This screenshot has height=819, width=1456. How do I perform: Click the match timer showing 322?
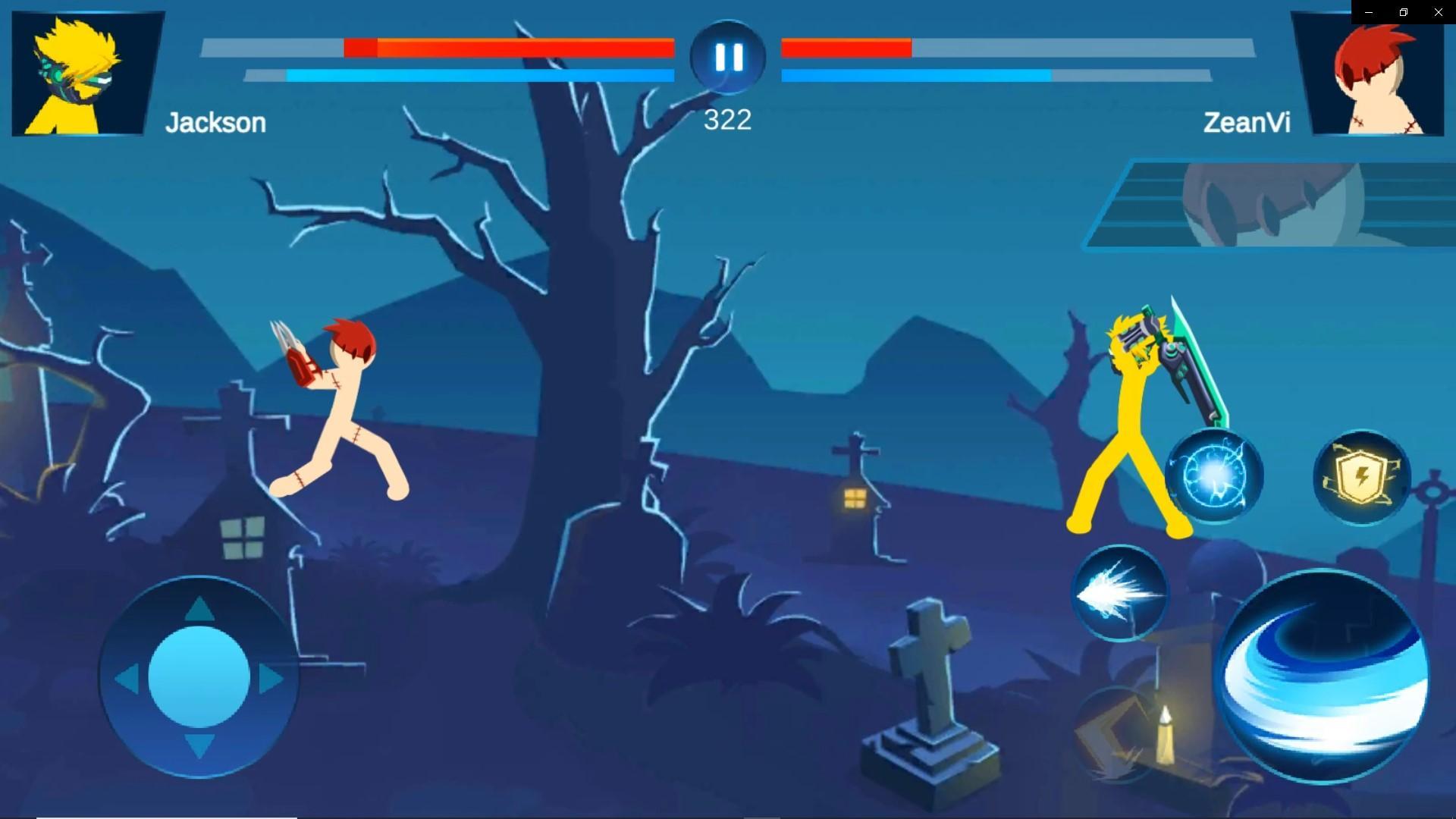click(727, 119)
